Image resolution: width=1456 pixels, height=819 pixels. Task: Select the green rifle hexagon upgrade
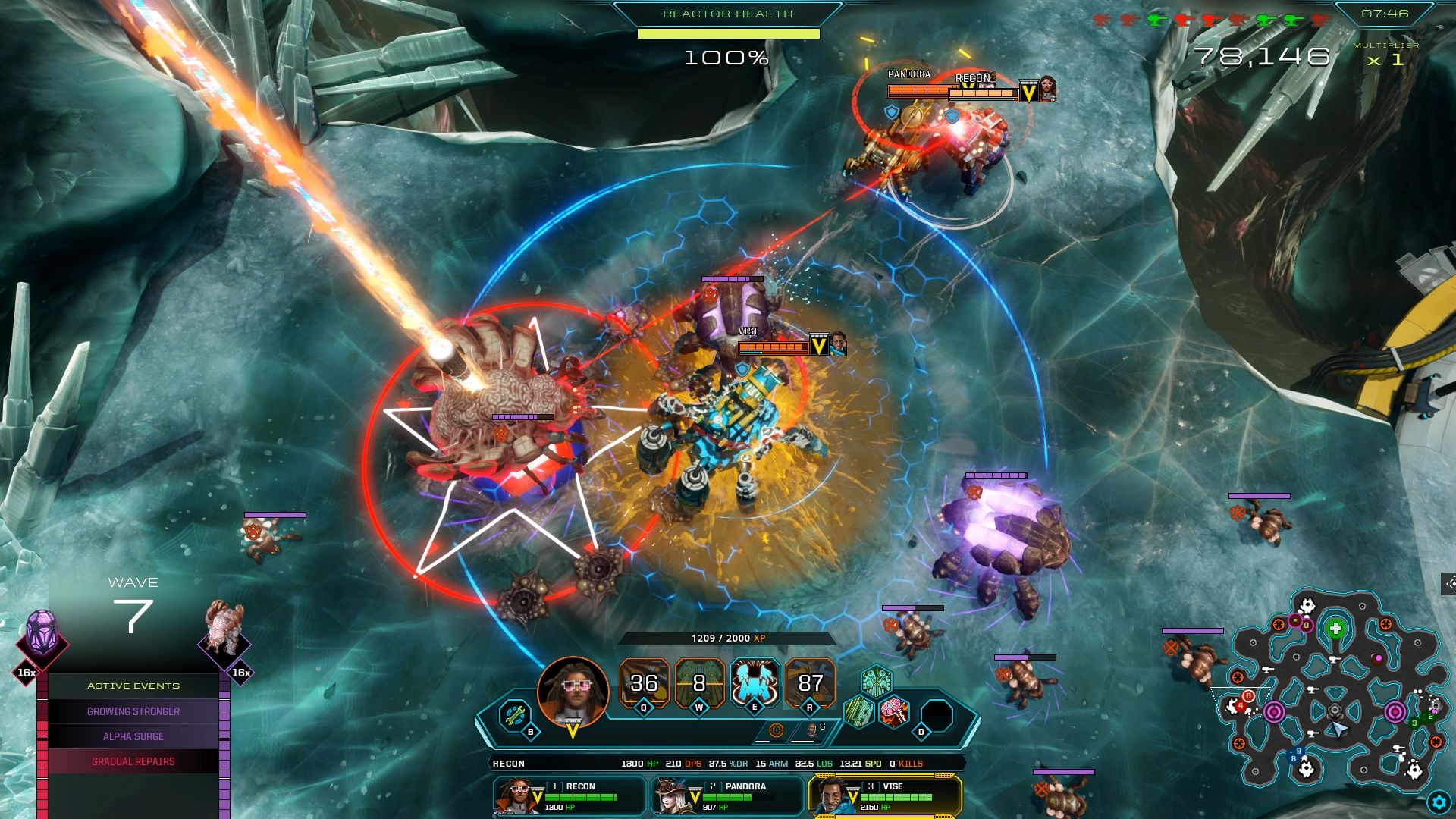click(x=858, y=712)
